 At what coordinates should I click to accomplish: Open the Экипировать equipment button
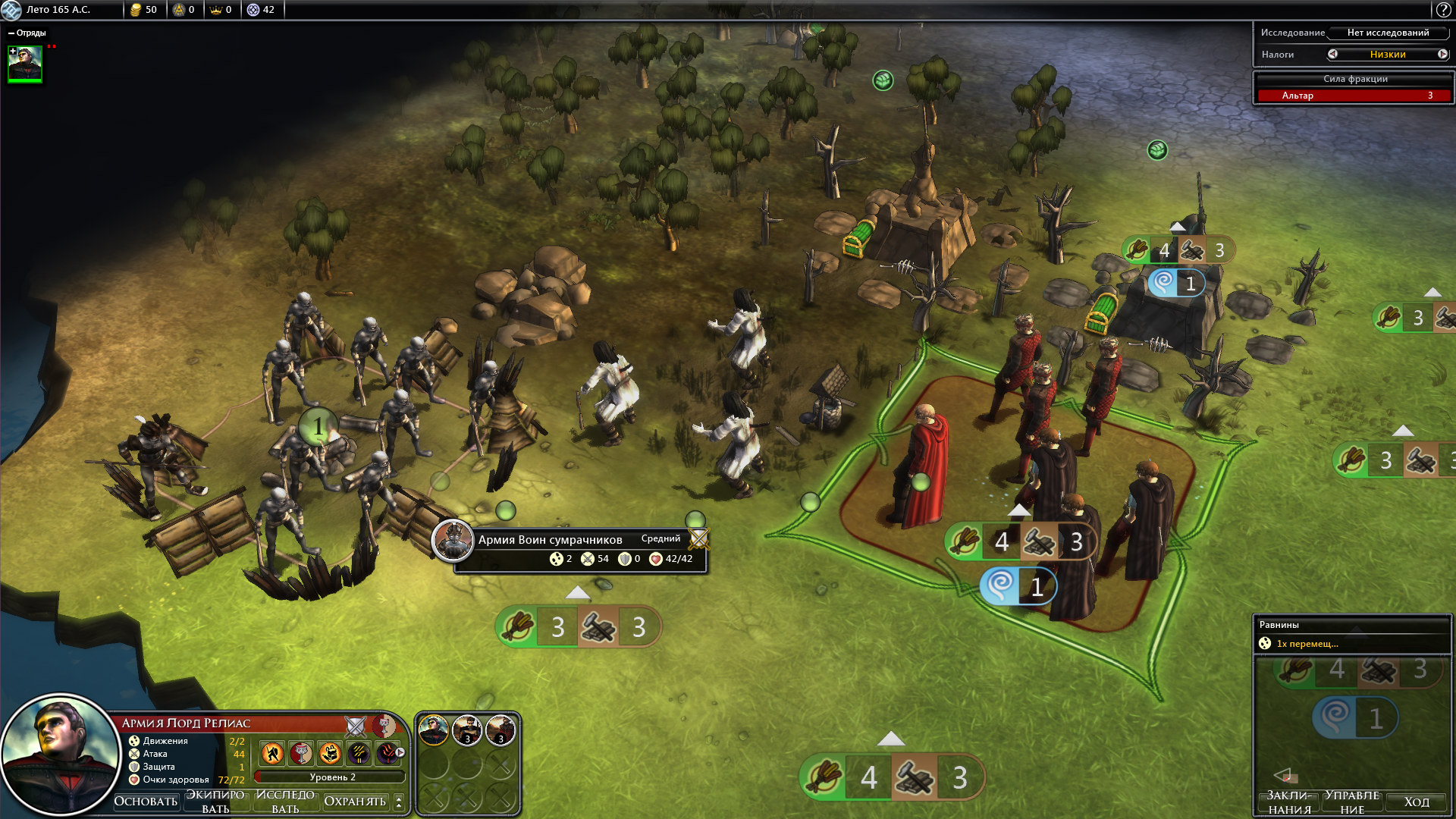click(215, 802)
